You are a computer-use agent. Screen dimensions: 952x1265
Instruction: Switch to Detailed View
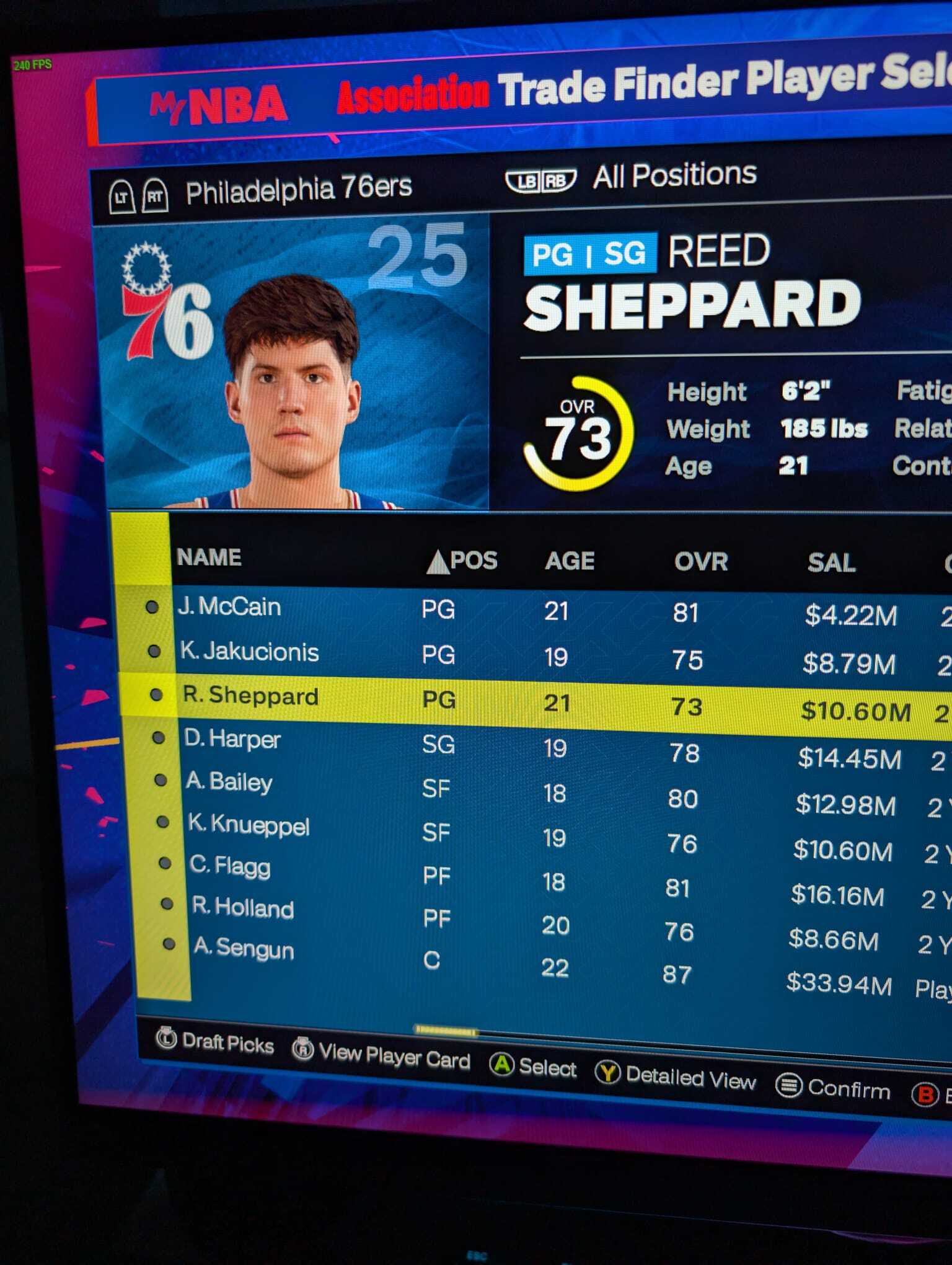[676, 1078]
